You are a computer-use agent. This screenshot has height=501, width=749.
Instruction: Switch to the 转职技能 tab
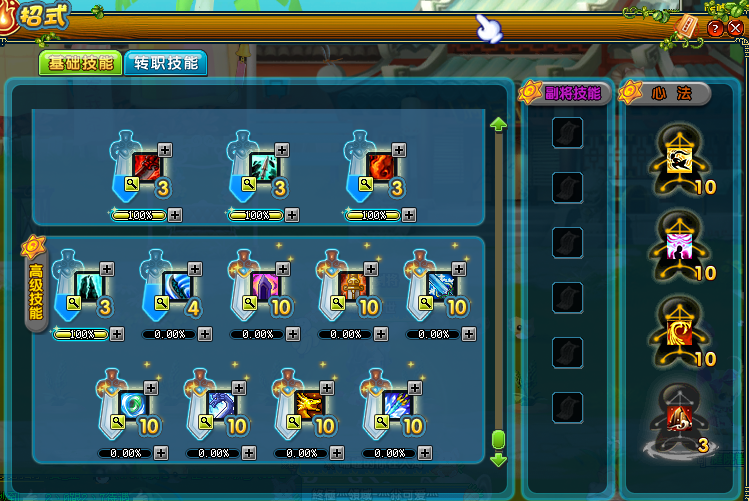tap(165, 63)
